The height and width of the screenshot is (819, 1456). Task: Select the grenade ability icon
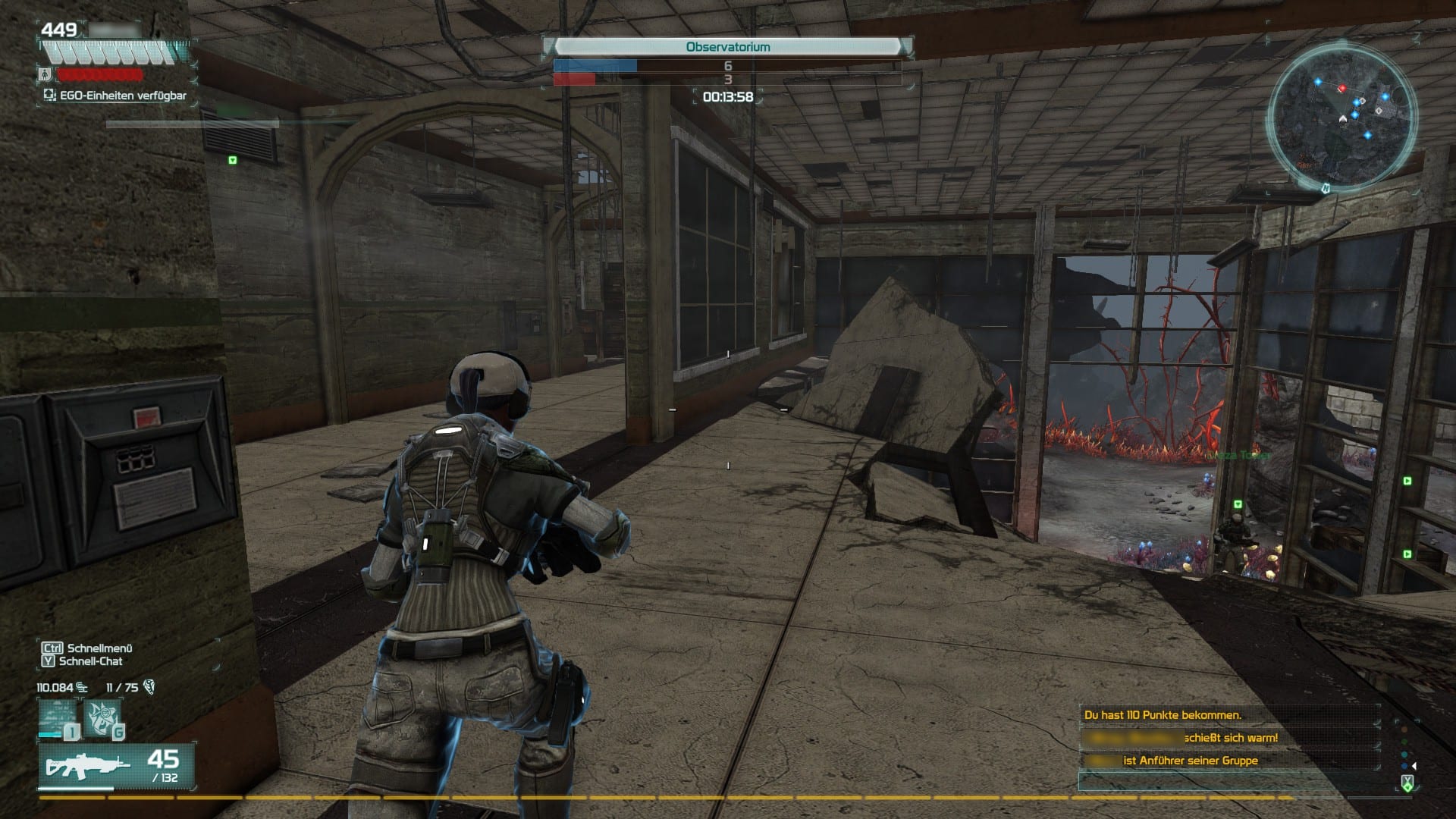(104, 718)
